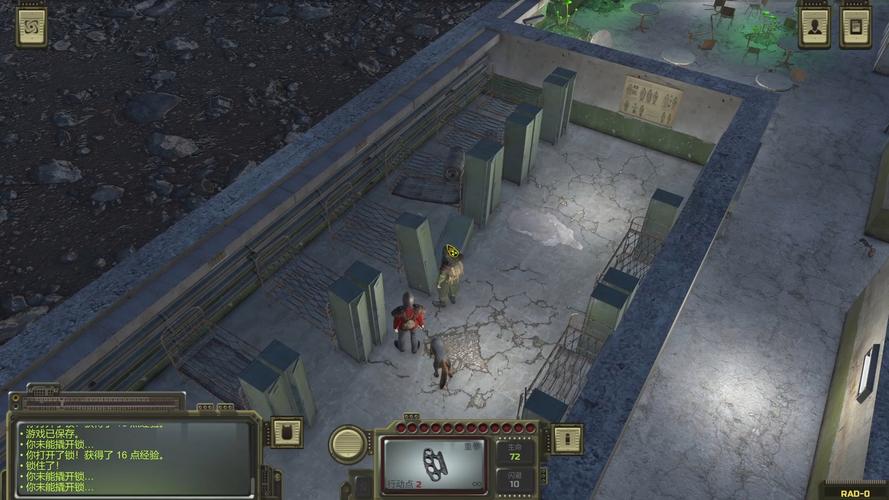The image size is (889, 500).
Task: Open the character sheet portrait button
Action: [815, 27]
